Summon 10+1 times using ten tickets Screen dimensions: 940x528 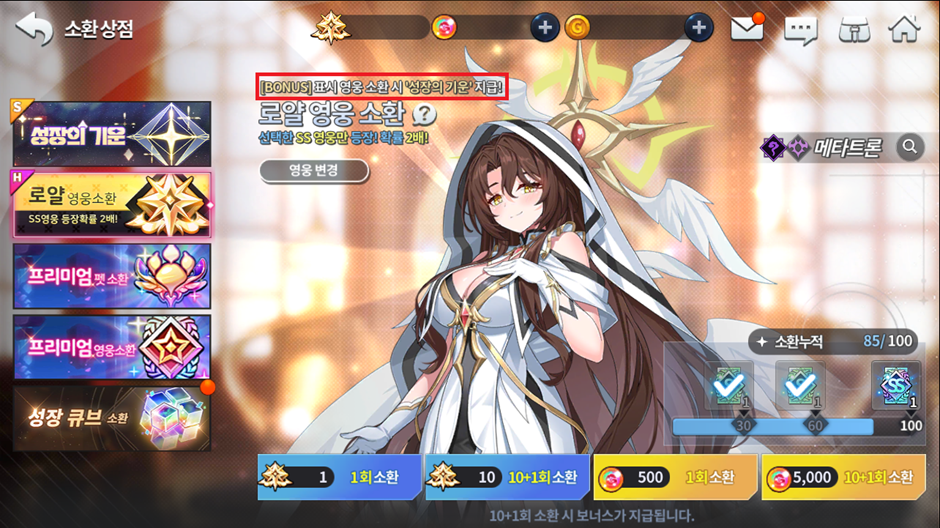(507, 477)
